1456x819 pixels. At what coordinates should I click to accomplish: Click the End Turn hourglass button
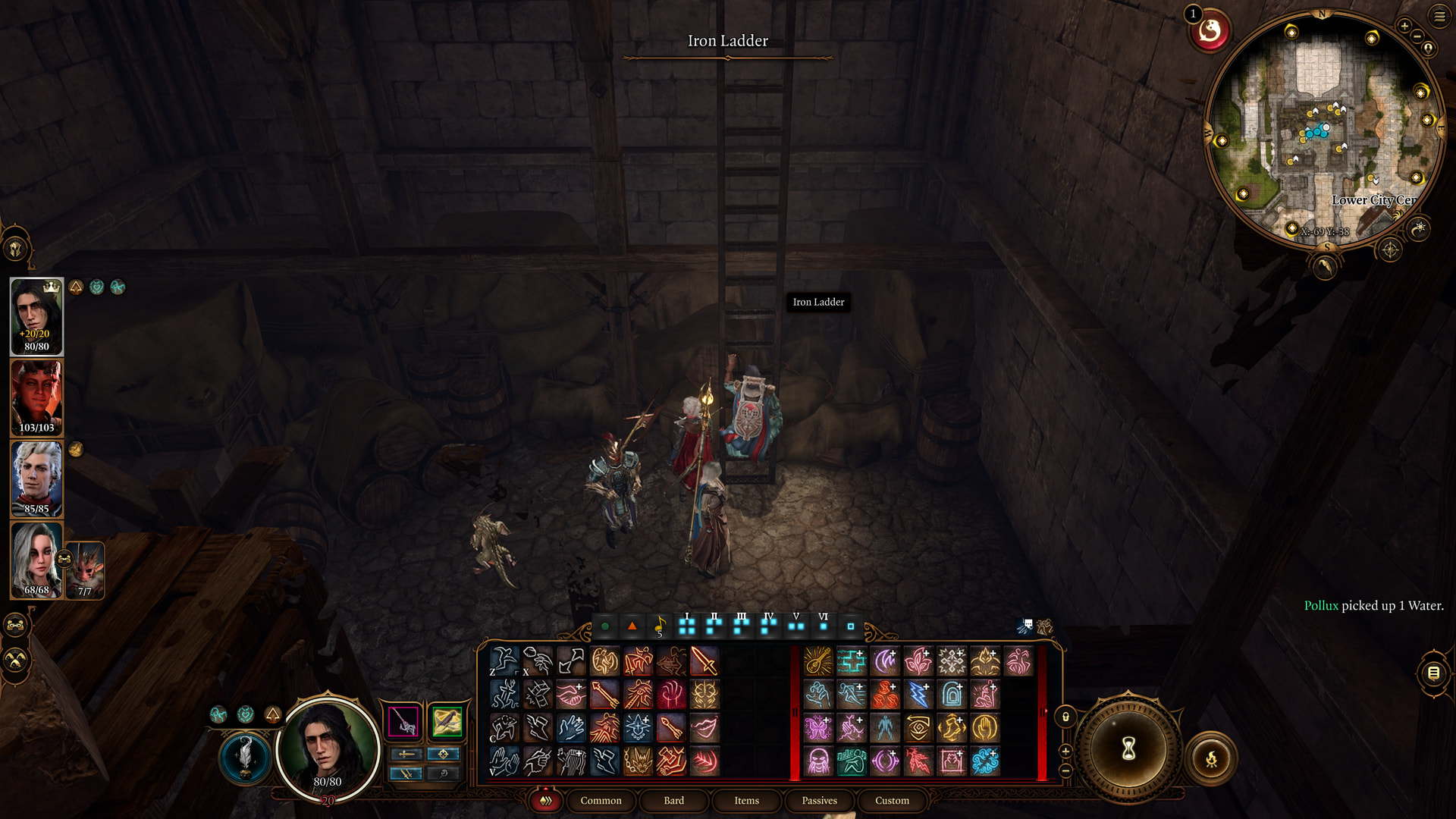coord(1128,749)
